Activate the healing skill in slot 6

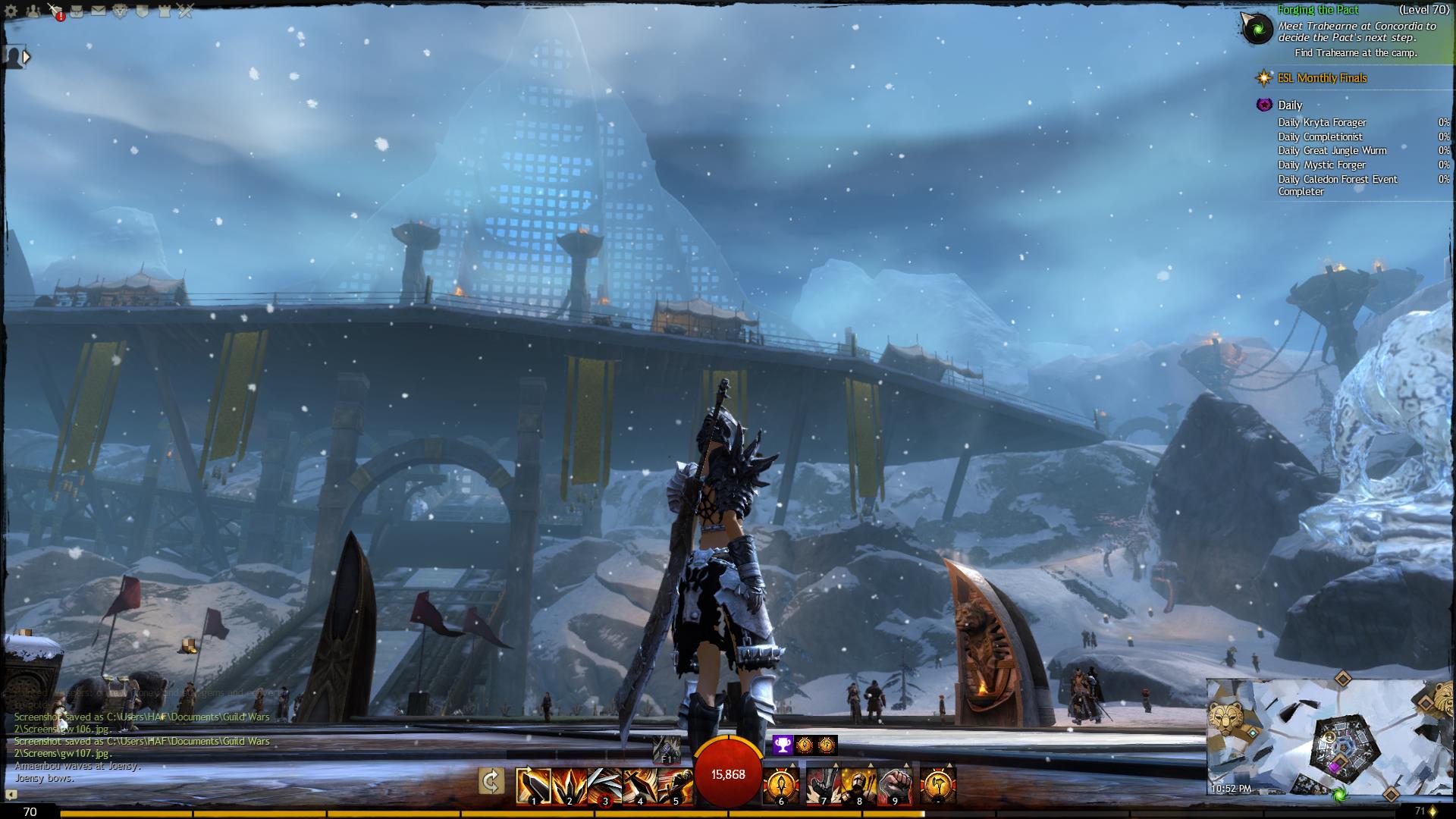(781, 786)
